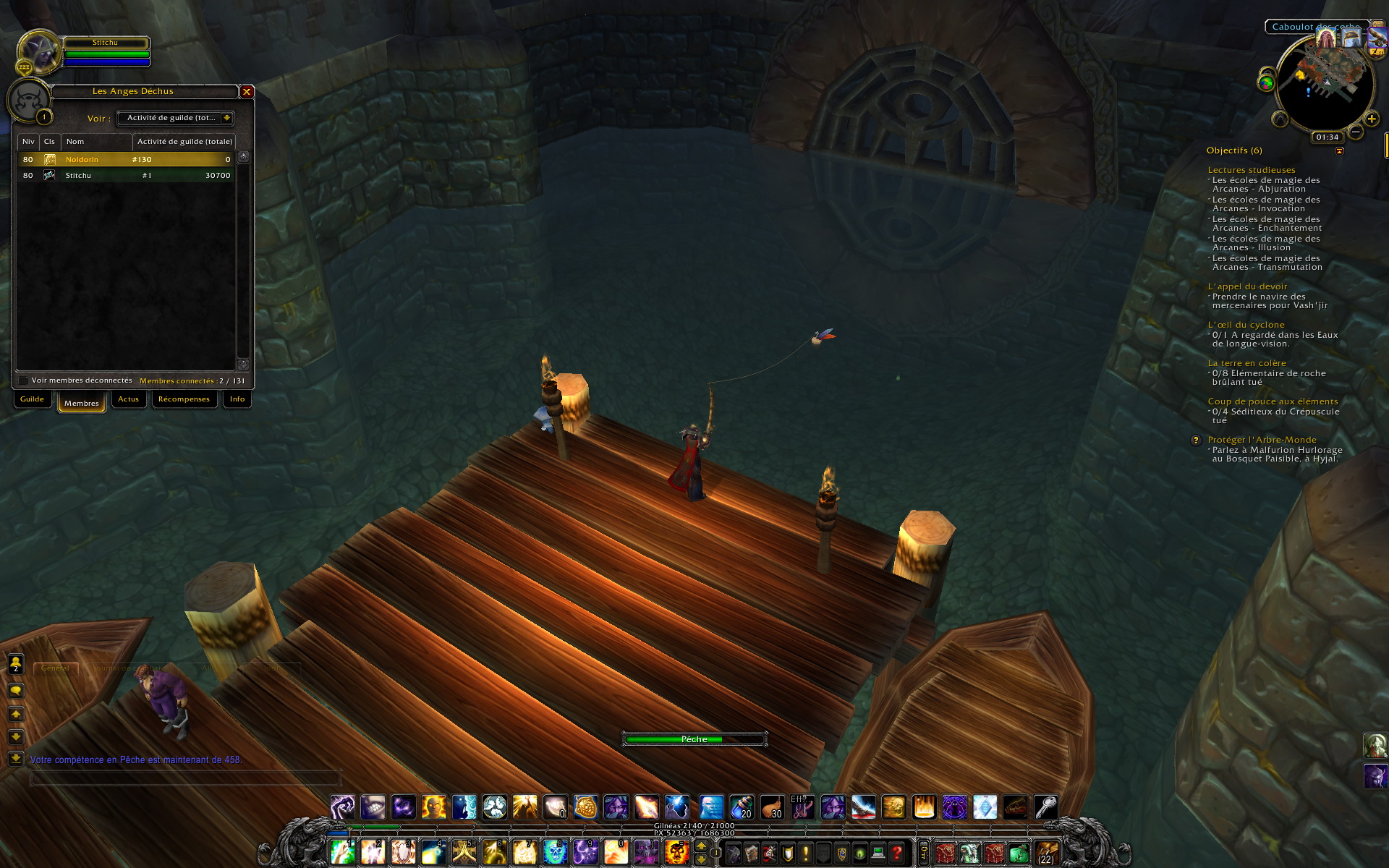Zoom in the minimap with plus button

[x=1371, y=119]
